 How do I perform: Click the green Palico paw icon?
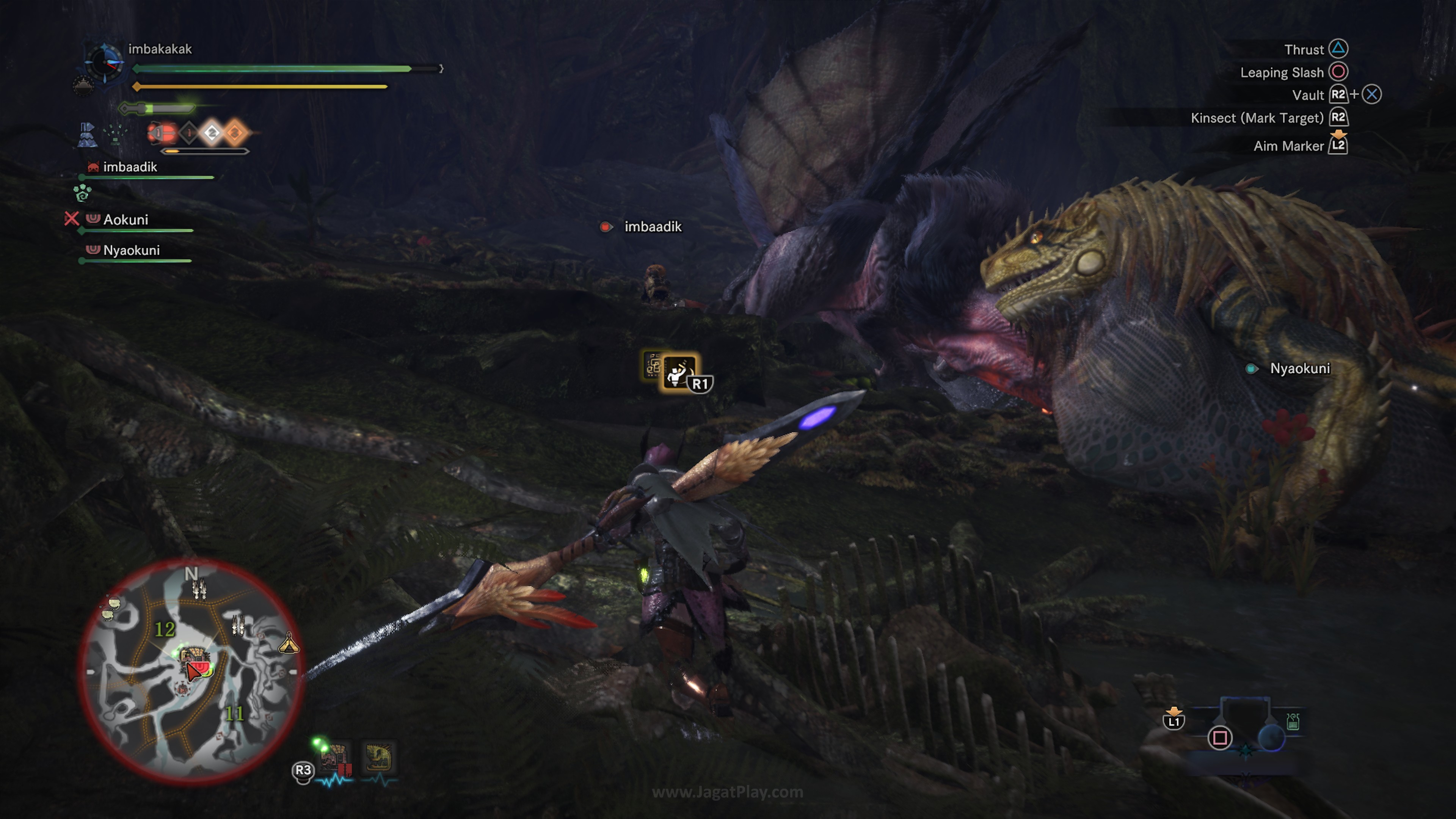coord(83,193)
